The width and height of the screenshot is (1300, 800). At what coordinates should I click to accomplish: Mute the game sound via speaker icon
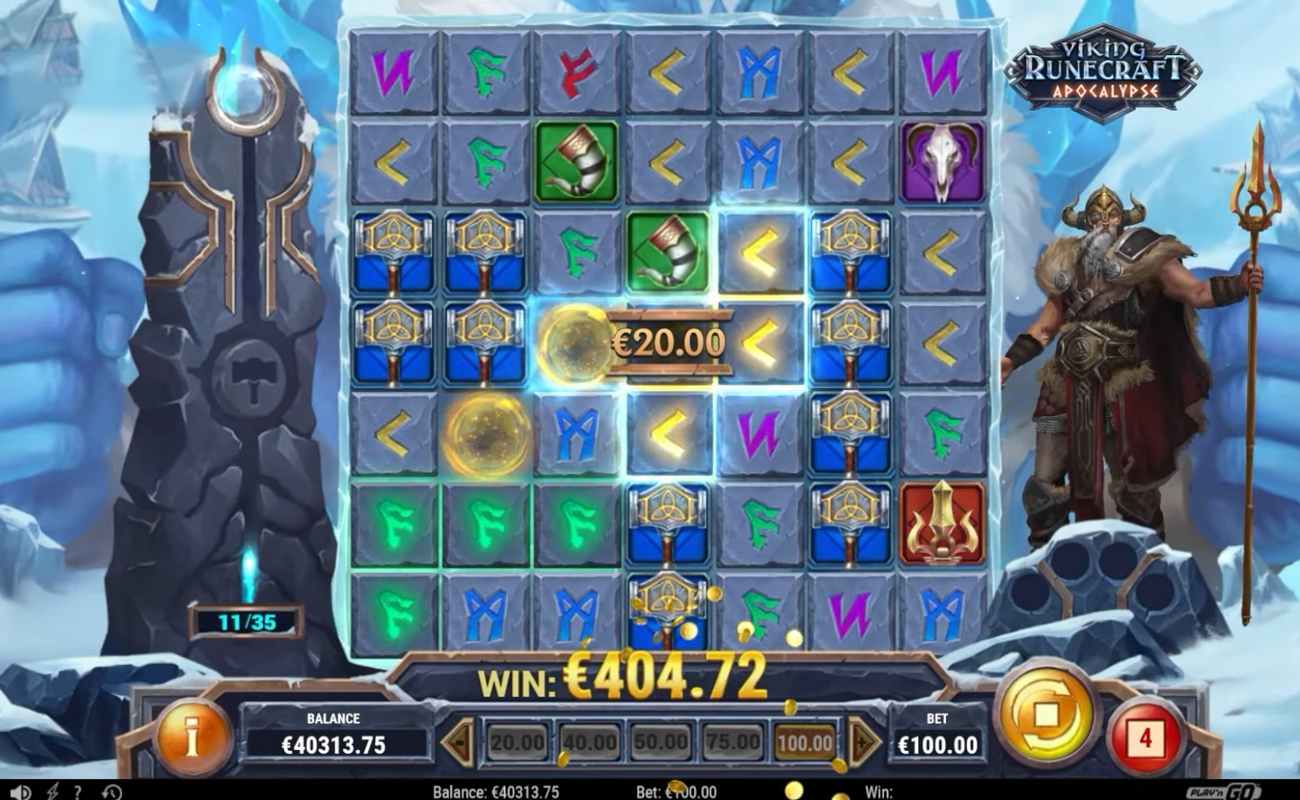(x=19, y=791)
